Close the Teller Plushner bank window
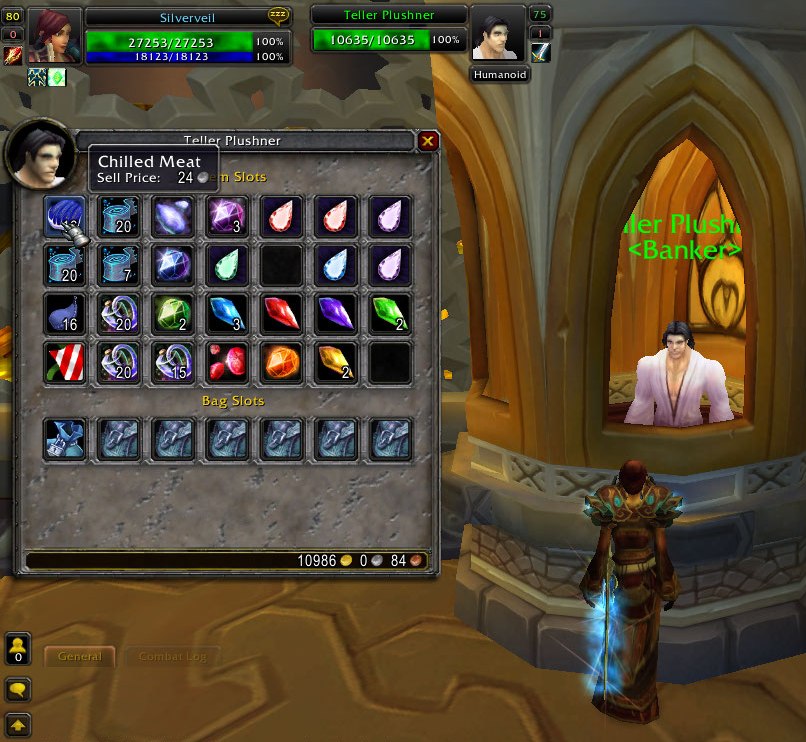 [428, 141]
